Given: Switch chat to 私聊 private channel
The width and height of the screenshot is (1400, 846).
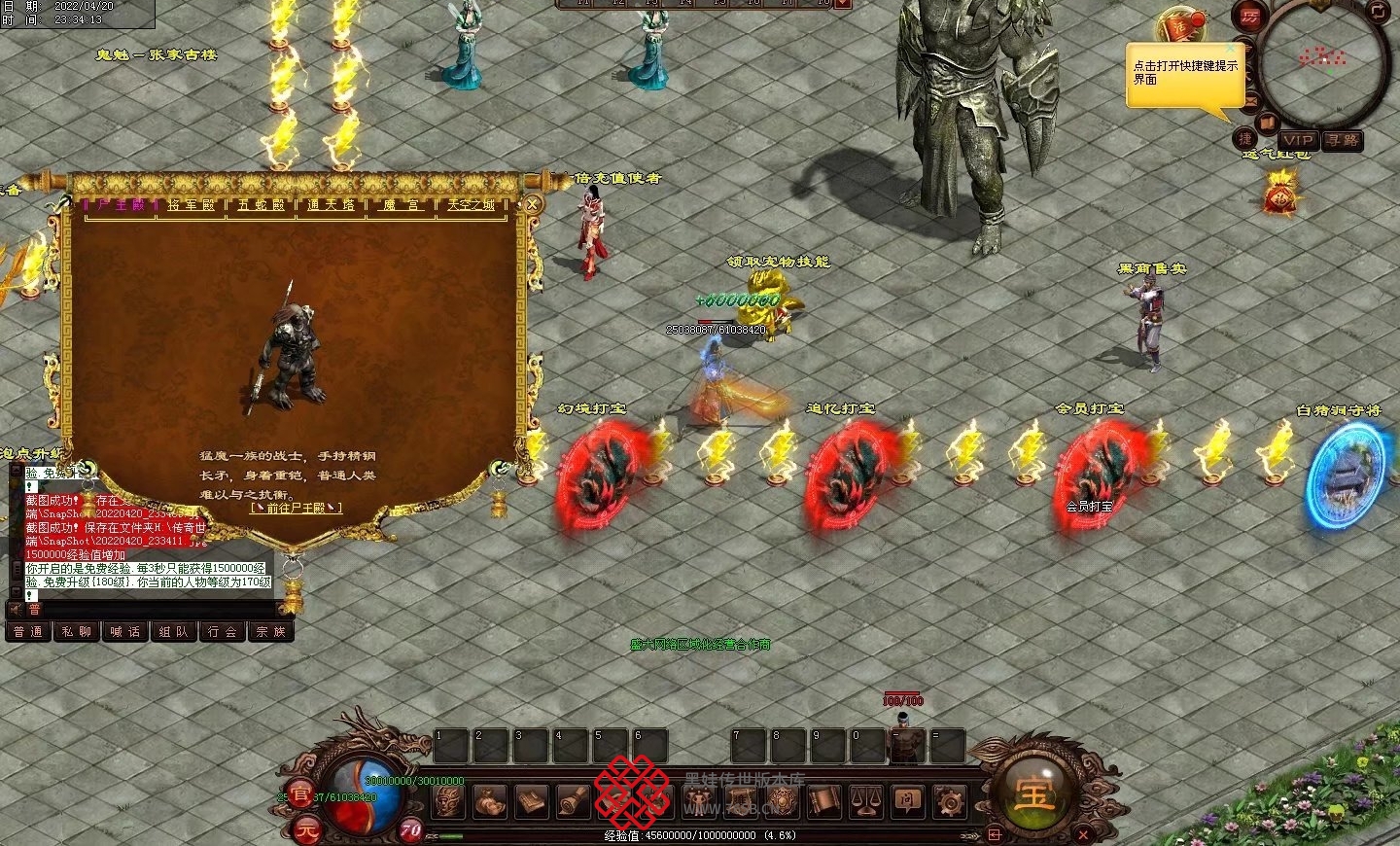Looking at the screenshot, I should click(77, 632).
